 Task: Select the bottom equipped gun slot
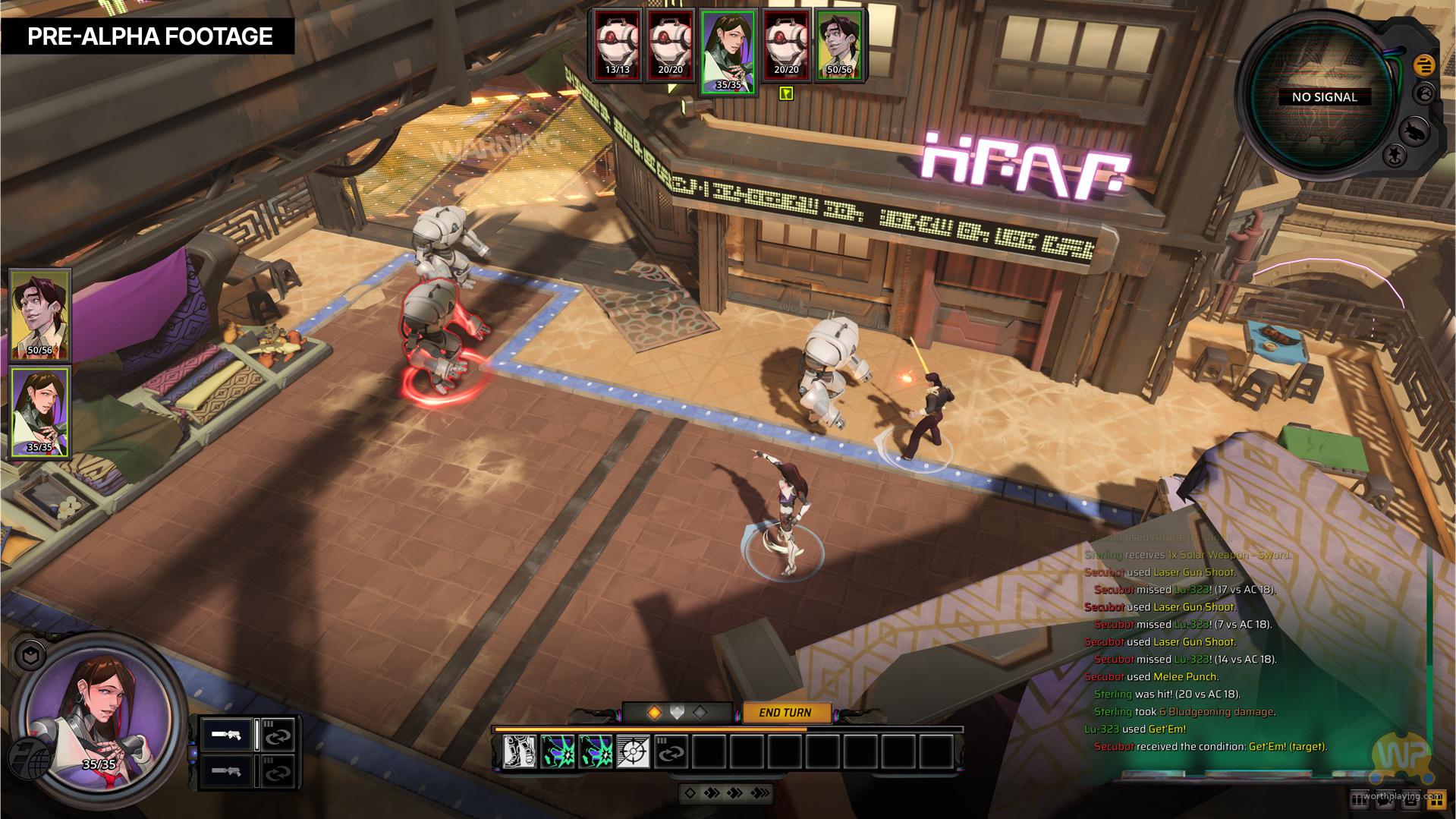[x=227, y=771]
